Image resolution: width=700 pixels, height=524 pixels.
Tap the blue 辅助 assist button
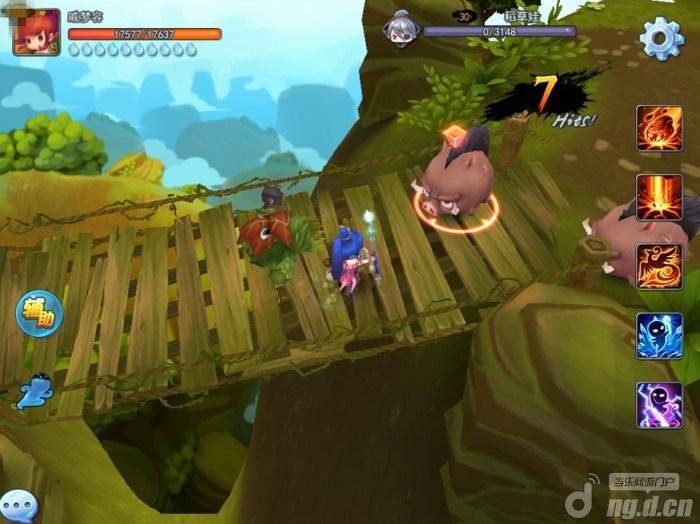click(38, 312)
